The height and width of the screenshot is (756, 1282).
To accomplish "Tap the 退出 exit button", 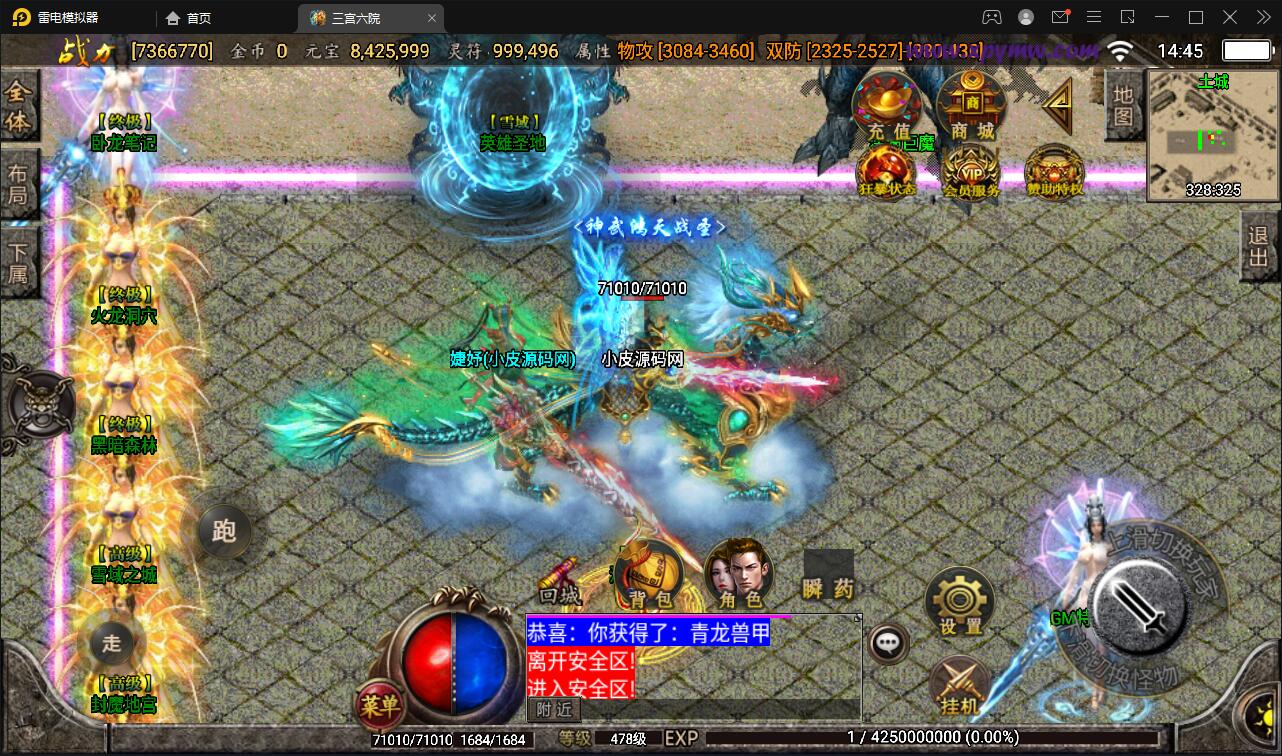I will click(x=1259, y=253).
